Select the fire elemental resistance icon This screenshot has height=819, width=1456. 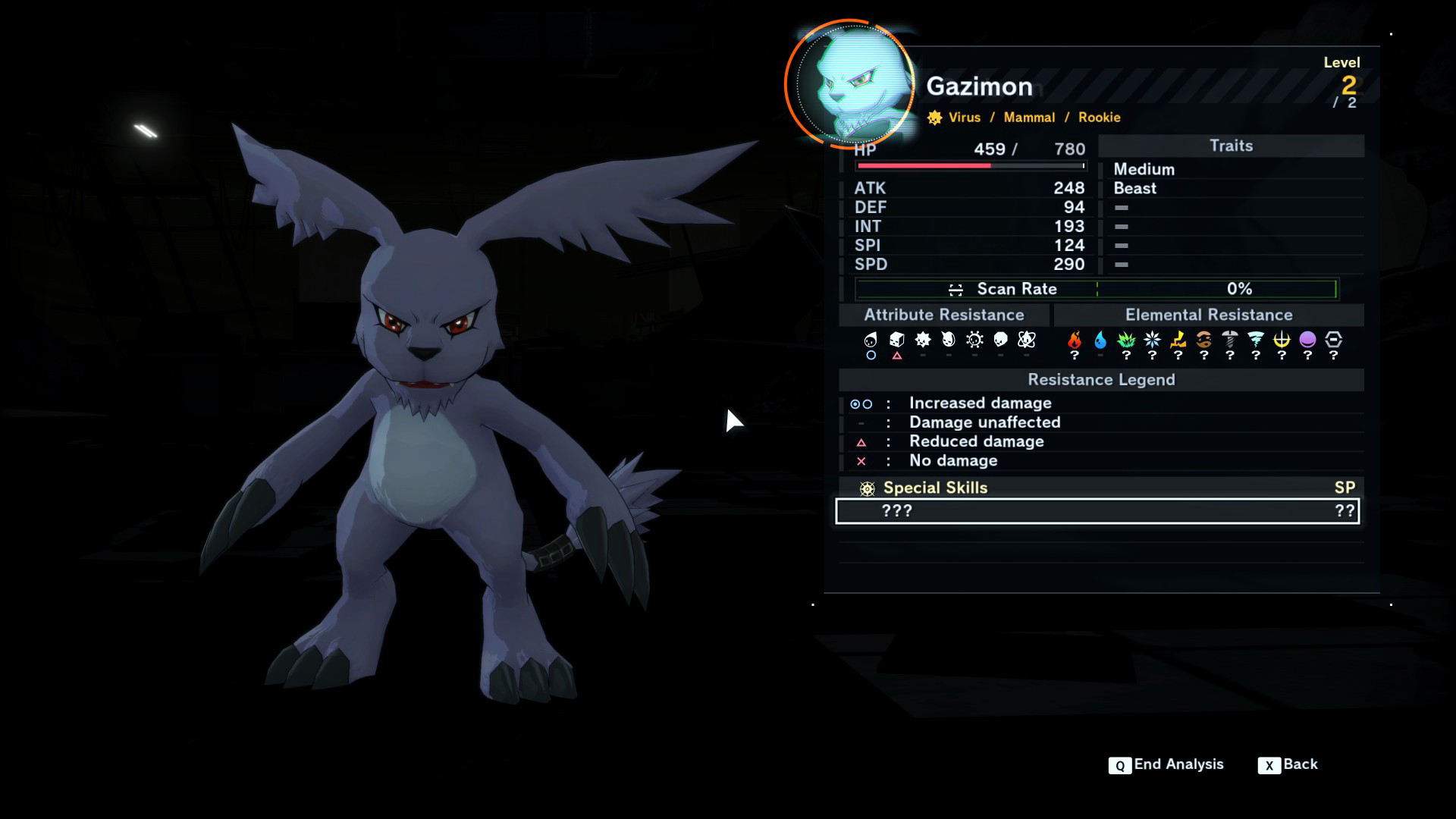tap(1075, 340)
